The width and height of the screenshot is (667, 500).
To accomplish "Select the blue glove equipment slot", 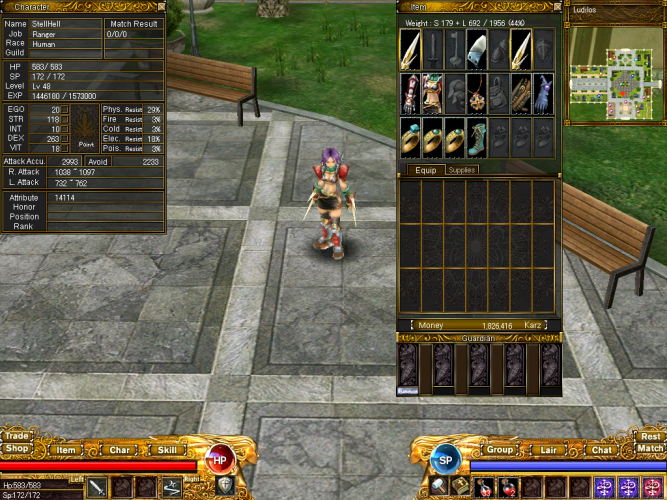I will coord(543,93).
